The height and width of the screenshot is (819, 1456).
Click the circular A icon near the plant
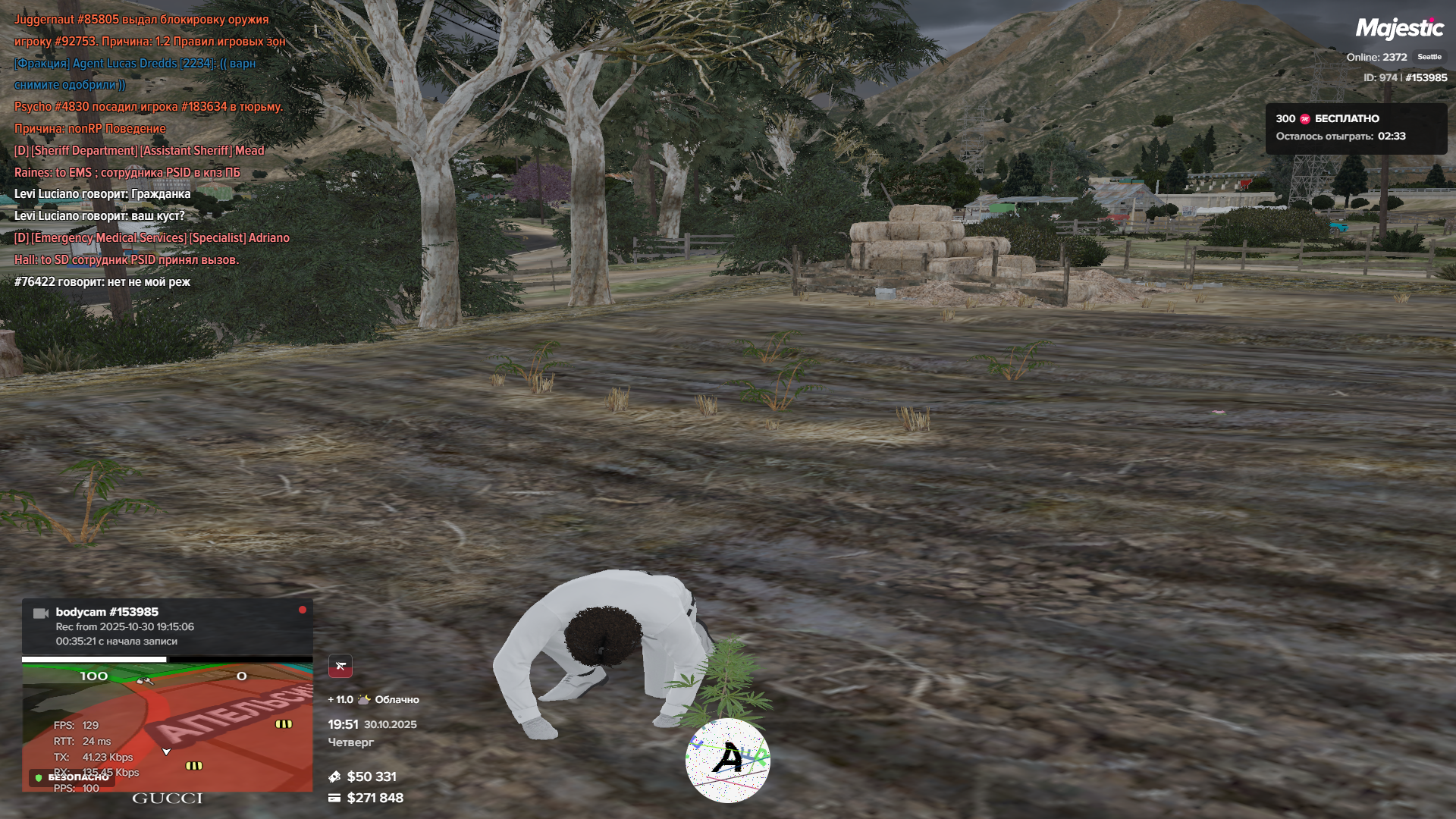[x=728, y=760]
